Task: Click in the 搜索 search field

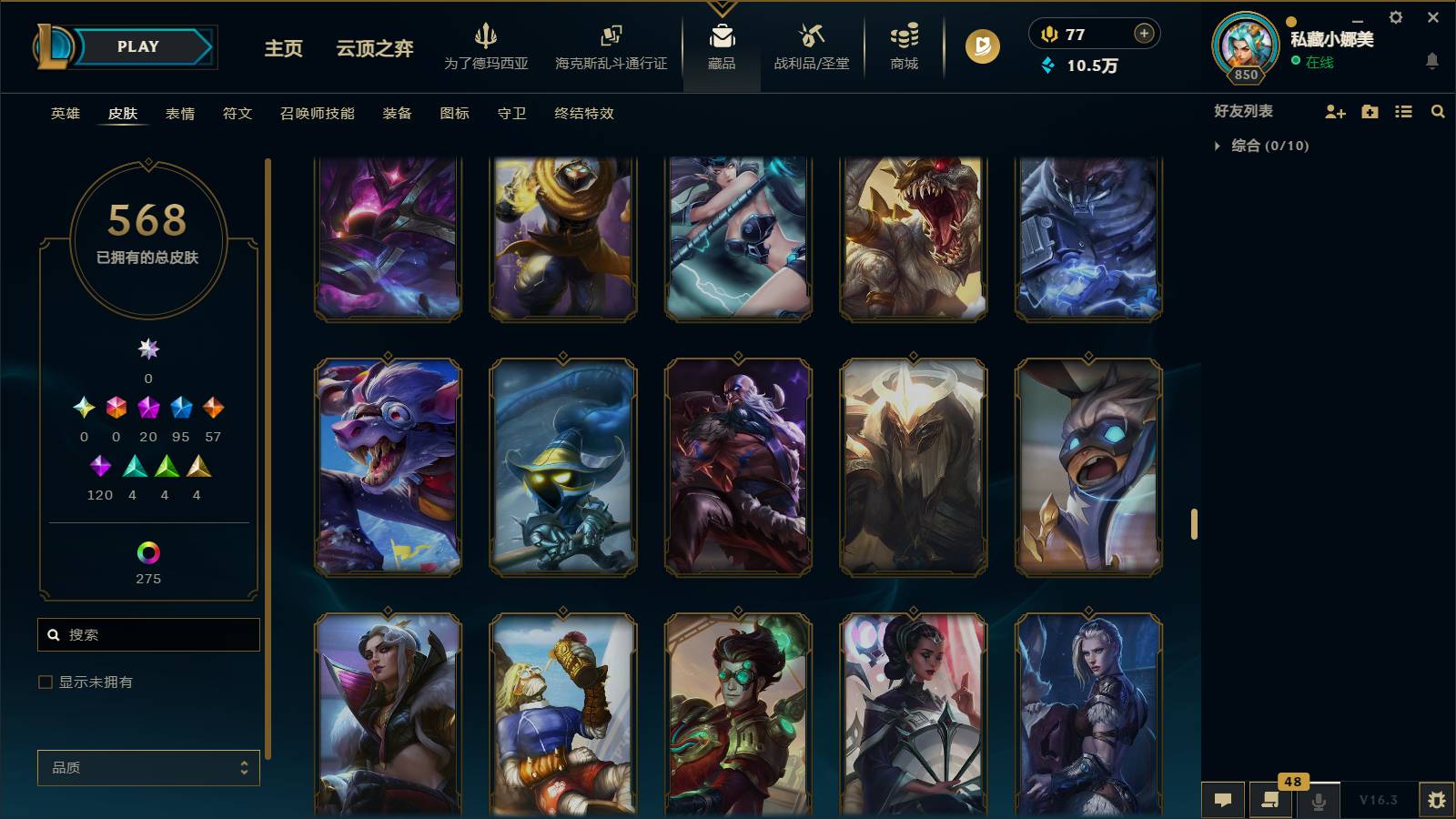Action: point(148,634)
